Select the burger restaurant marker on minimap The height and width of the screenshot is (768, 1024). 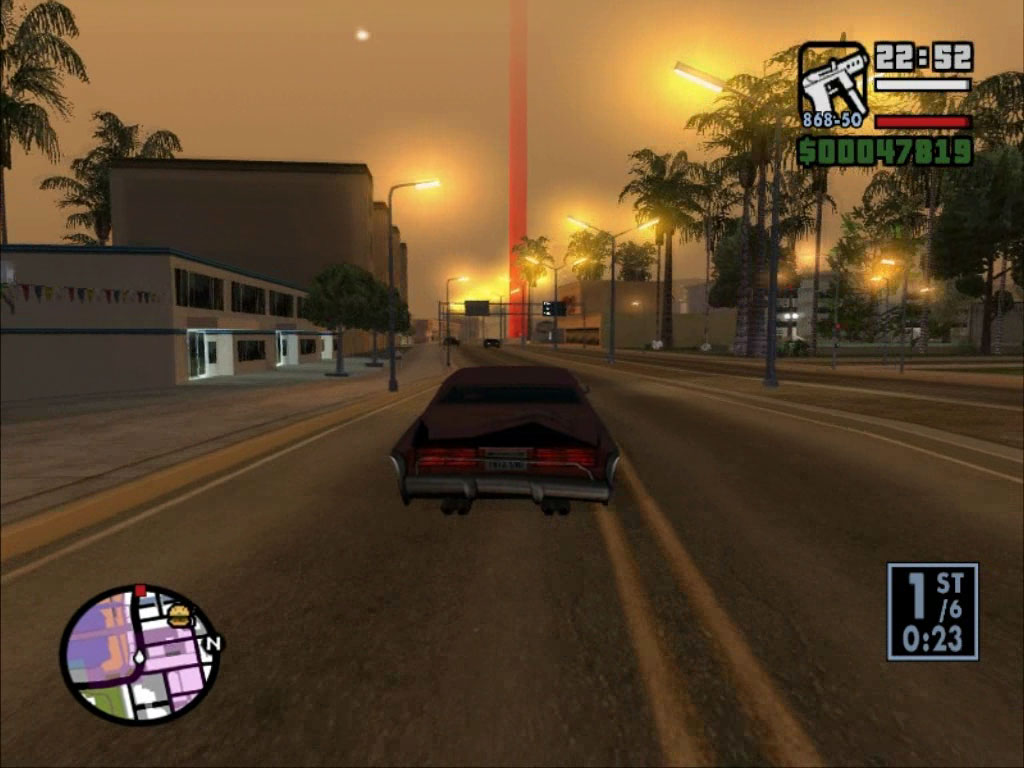coord(180,616)
